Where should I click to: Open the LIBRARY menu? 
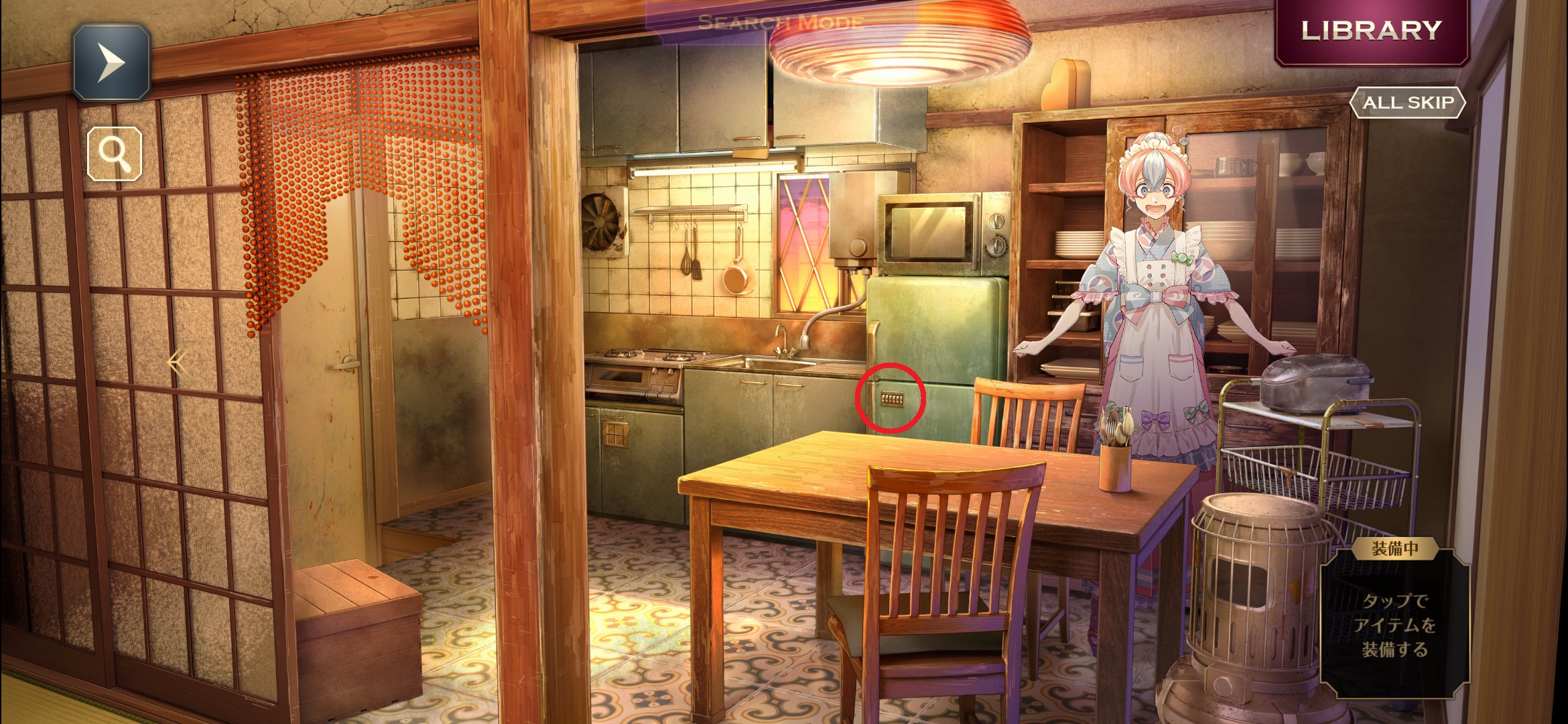(x=1371, y=31)
